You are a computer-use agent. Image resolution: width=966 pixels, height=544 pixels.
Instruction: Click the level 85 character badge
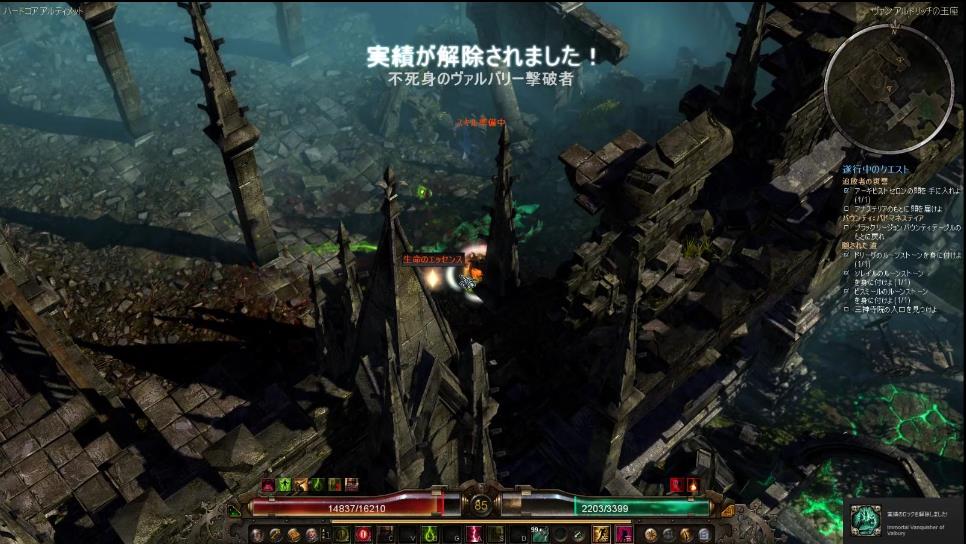pos(481,506)
